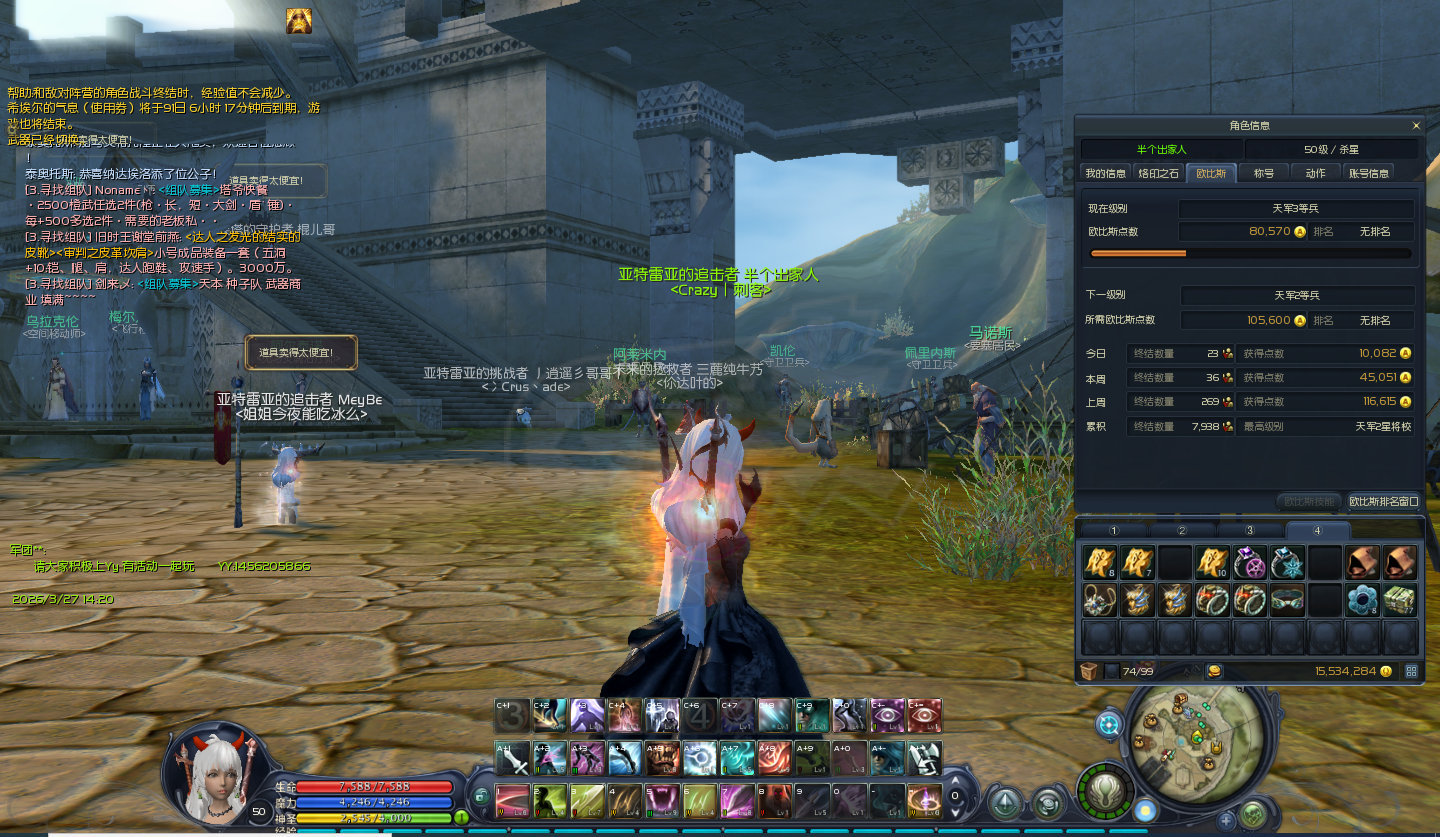Viewport: 1440px width, 837px height.
Task: Open the 烙印之石 tab
Action: [1158, 173]
